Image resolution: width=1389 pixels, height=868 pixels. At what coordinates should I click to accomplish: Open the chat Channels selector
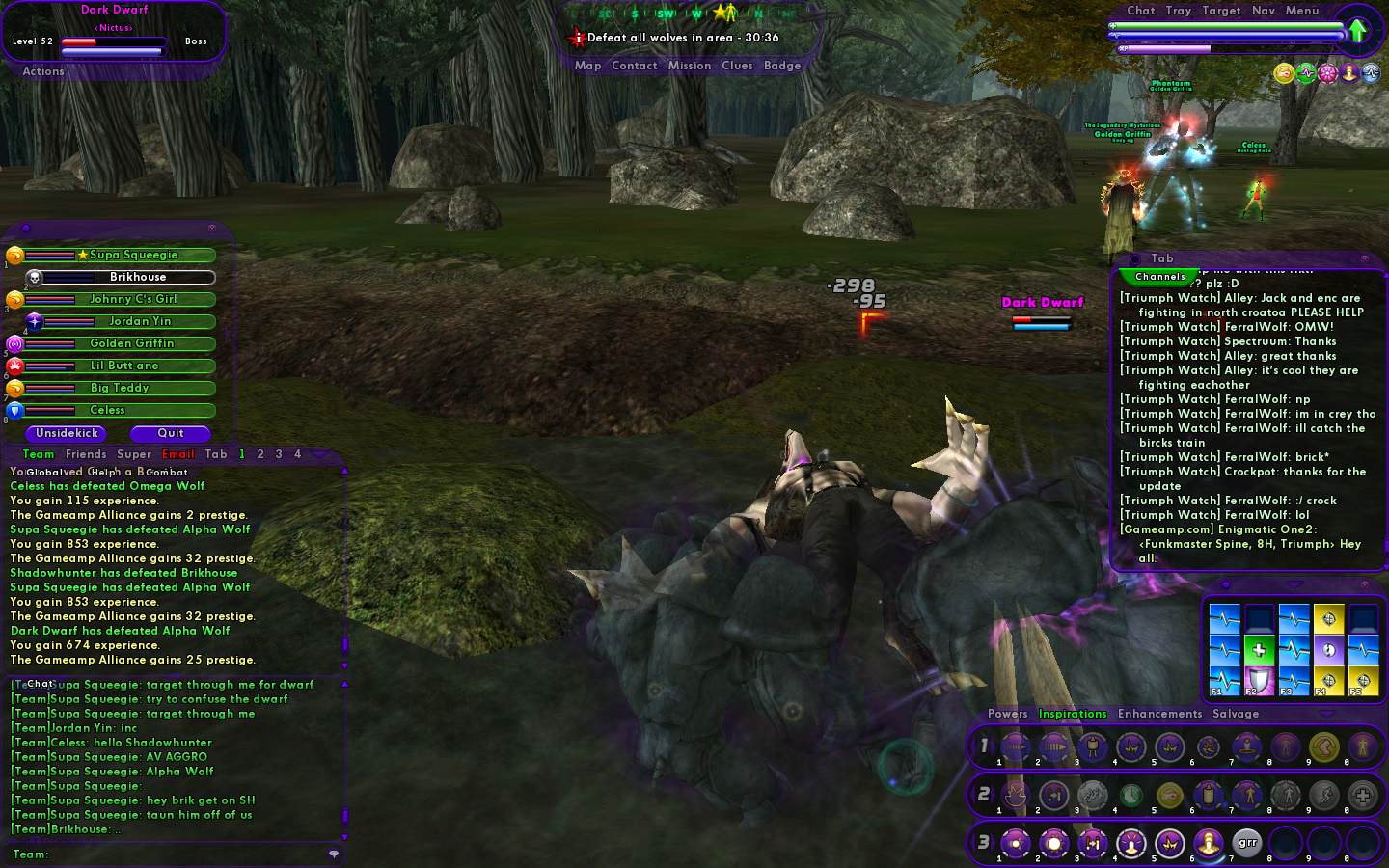coord(1159,277)
